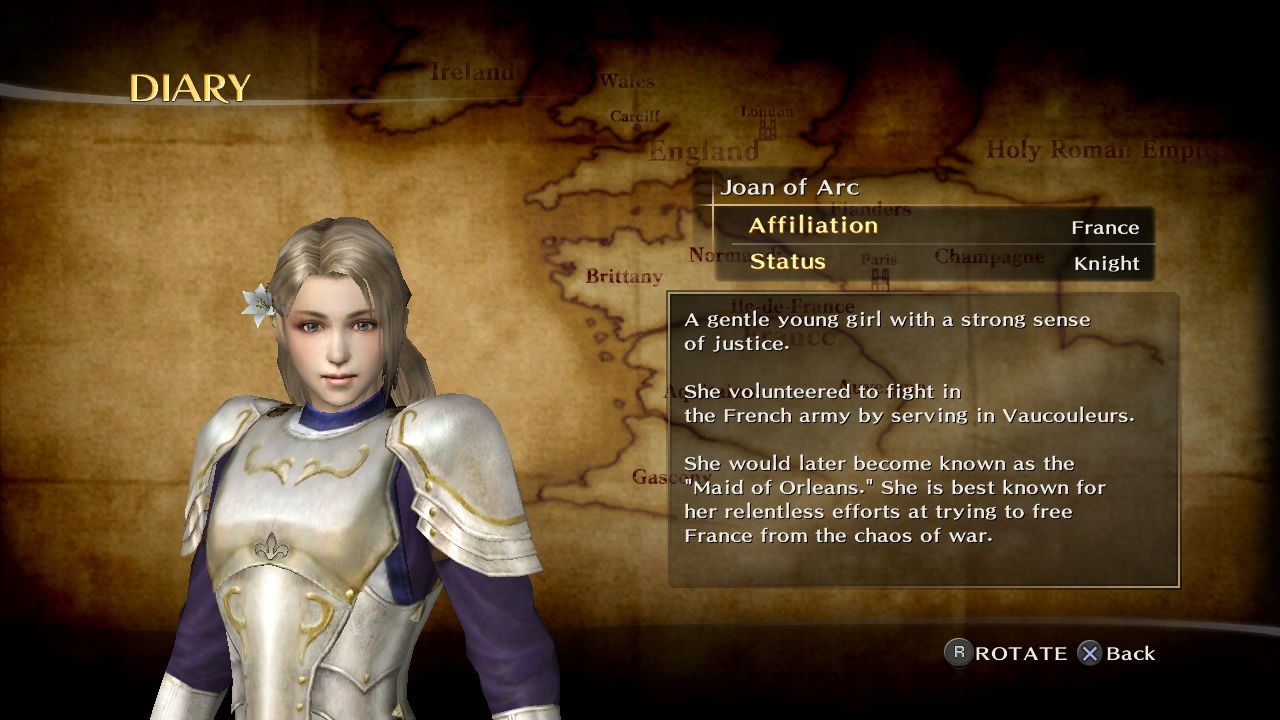Click the crosshair marker near Joan of Arc's name
This screenshot has width=1280, height=720.
pyautogui.click(x=712, y=205)
